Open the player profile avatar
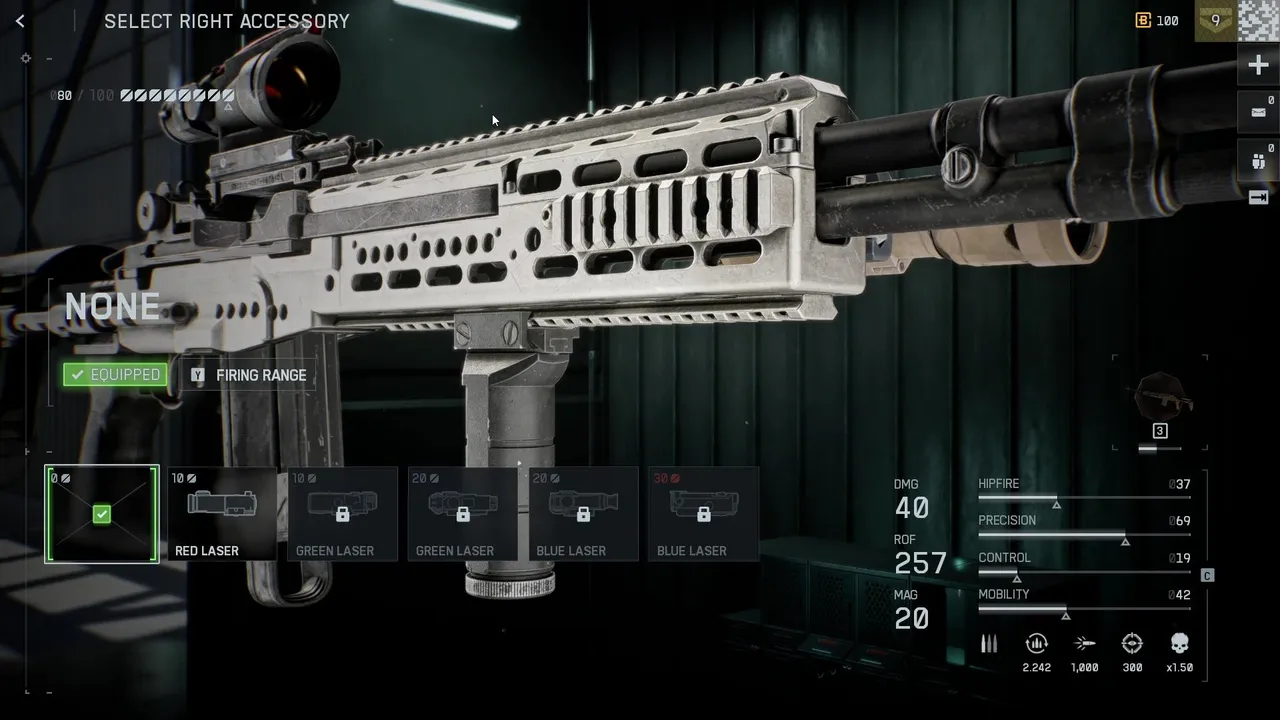The width and height of the screenshot is (1280, 720). click(x=1258, y=20)
